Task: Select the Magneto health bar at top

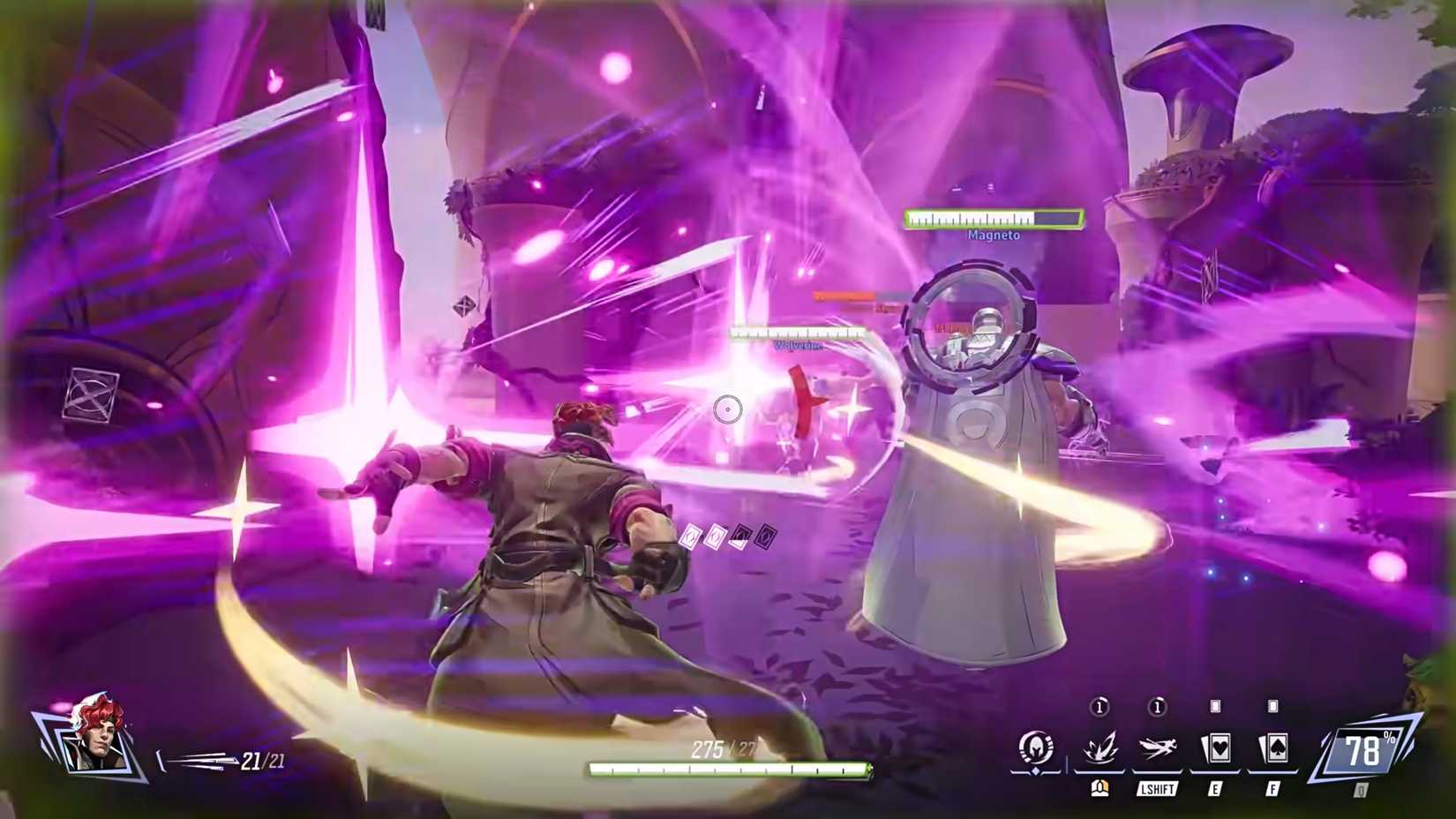Action: point(993,216)
